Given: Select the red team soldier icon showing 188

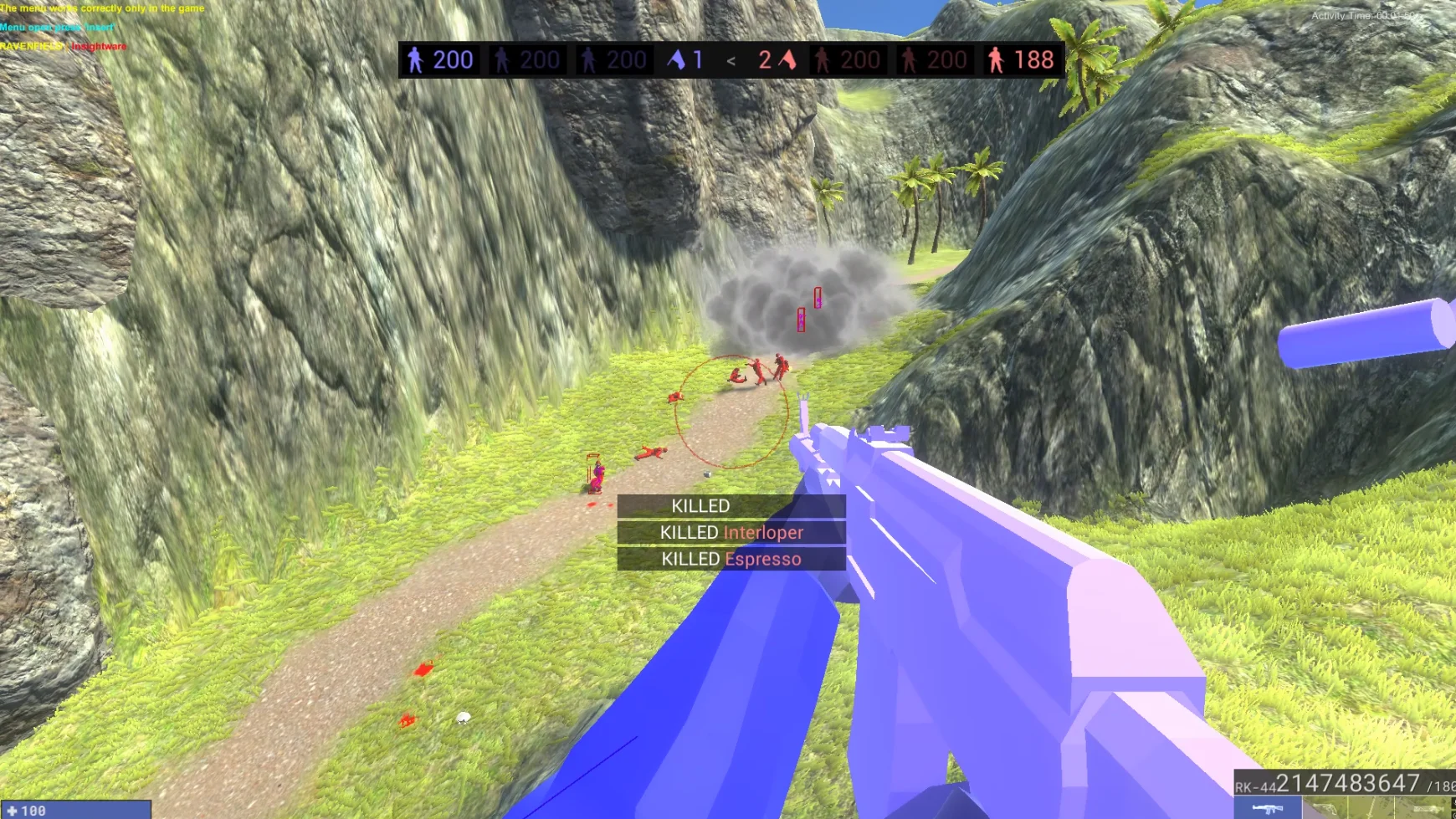Looking at the screenshot, I should [x=996, y=59].
